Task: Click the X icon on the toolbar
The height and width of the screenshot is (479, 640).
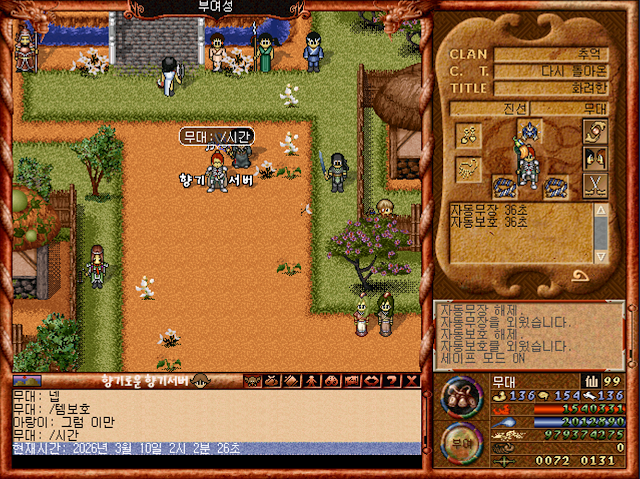Action: [410, 381]
